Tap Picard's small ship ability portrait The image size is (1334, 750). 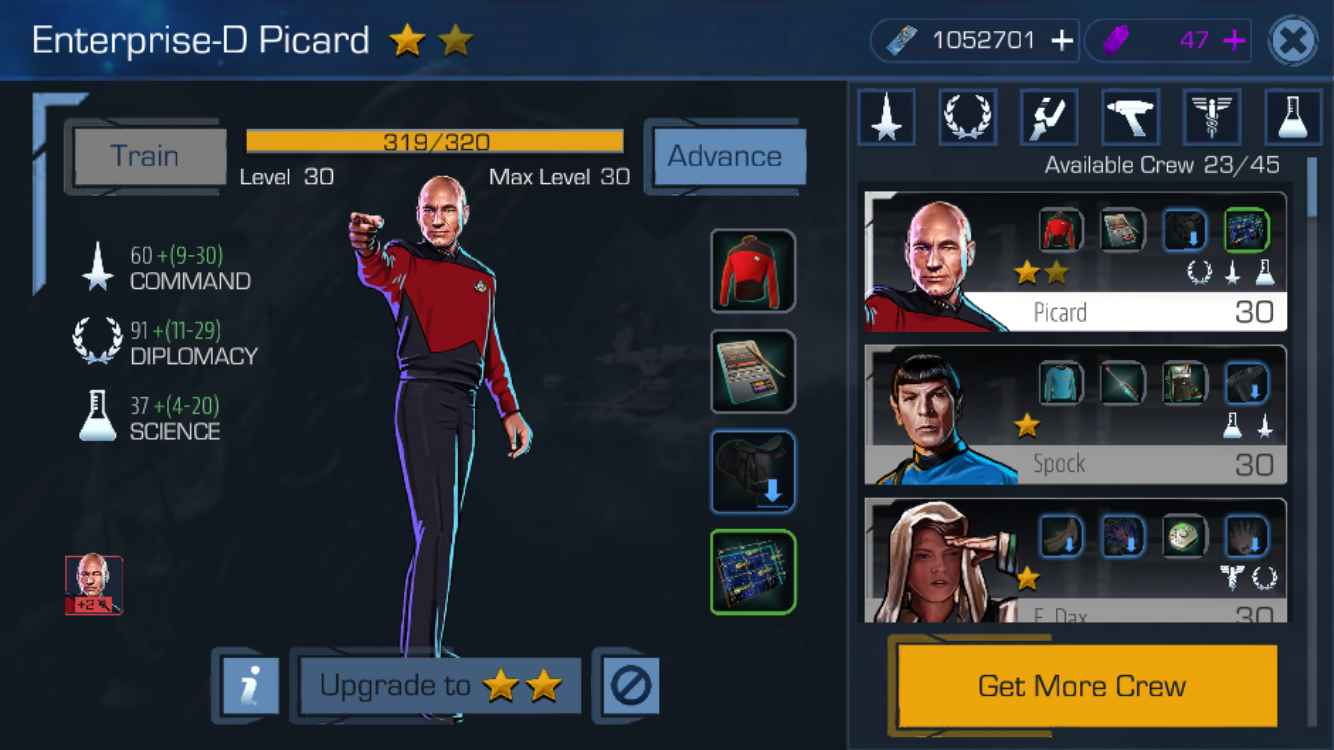coord(94,585)
